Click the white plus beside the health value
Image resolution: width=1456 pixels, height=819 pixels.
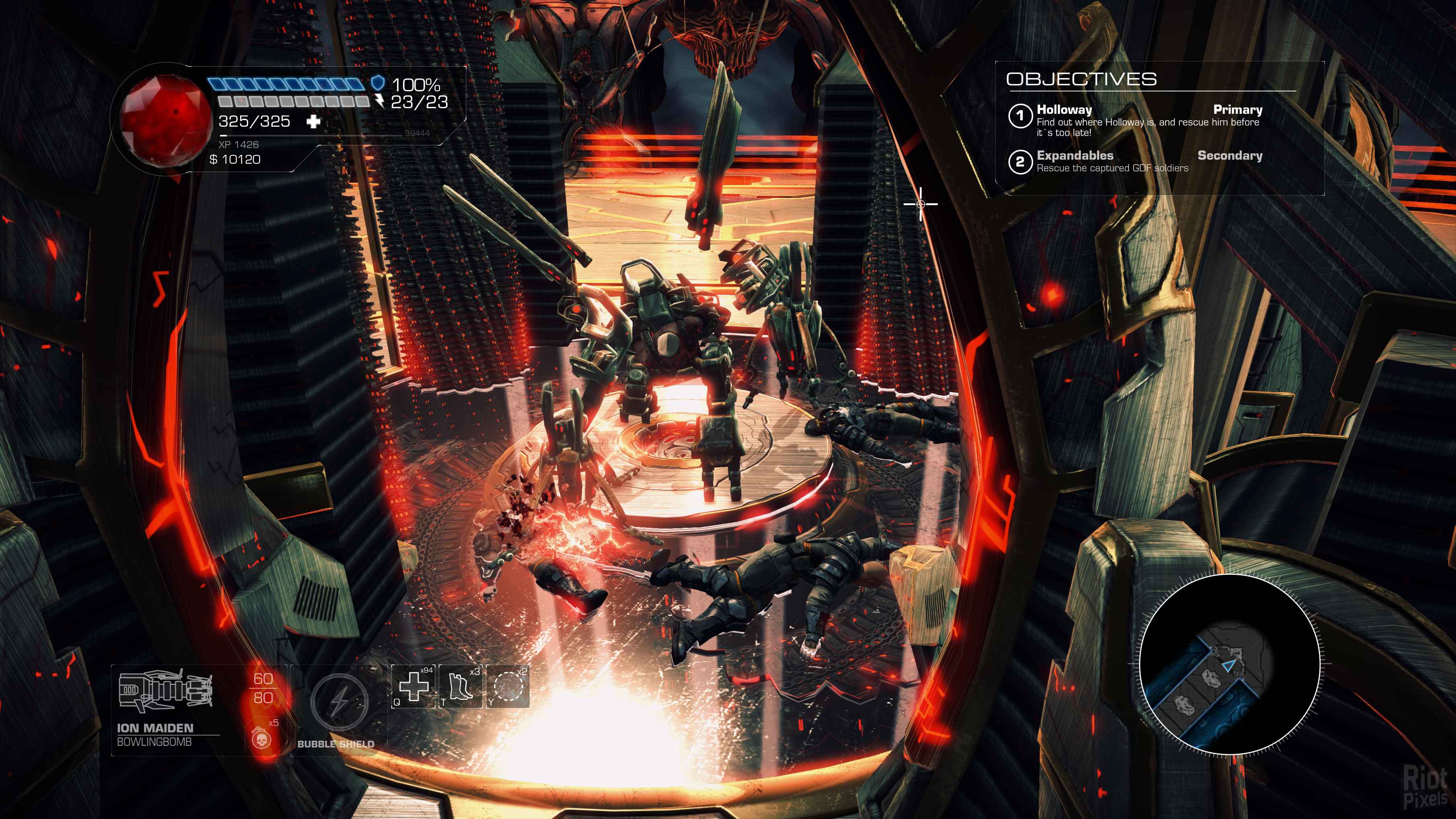click(313, 121)
